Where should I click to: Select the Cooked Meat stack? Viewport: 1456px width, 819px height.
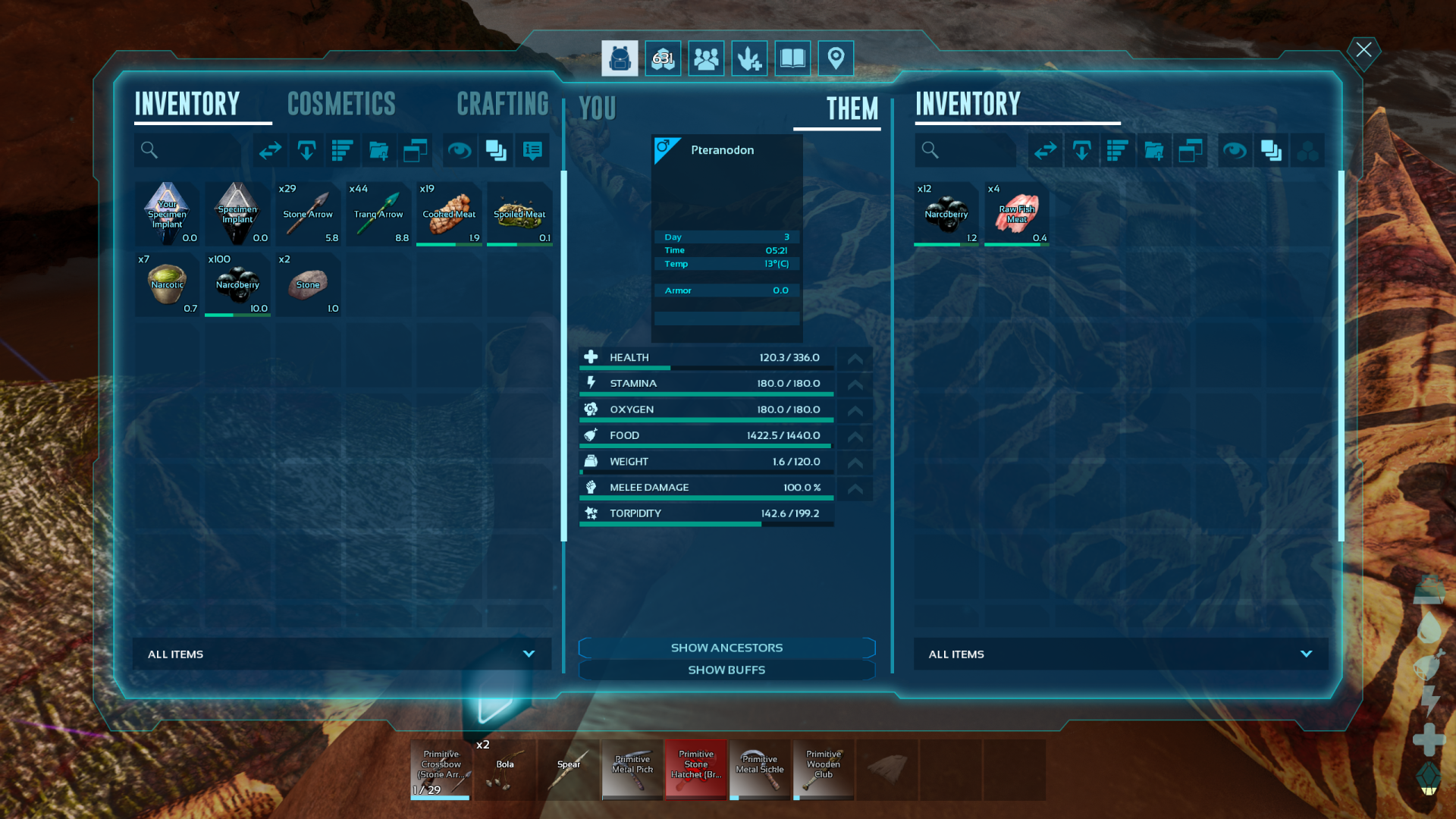(x=449, y=214)
